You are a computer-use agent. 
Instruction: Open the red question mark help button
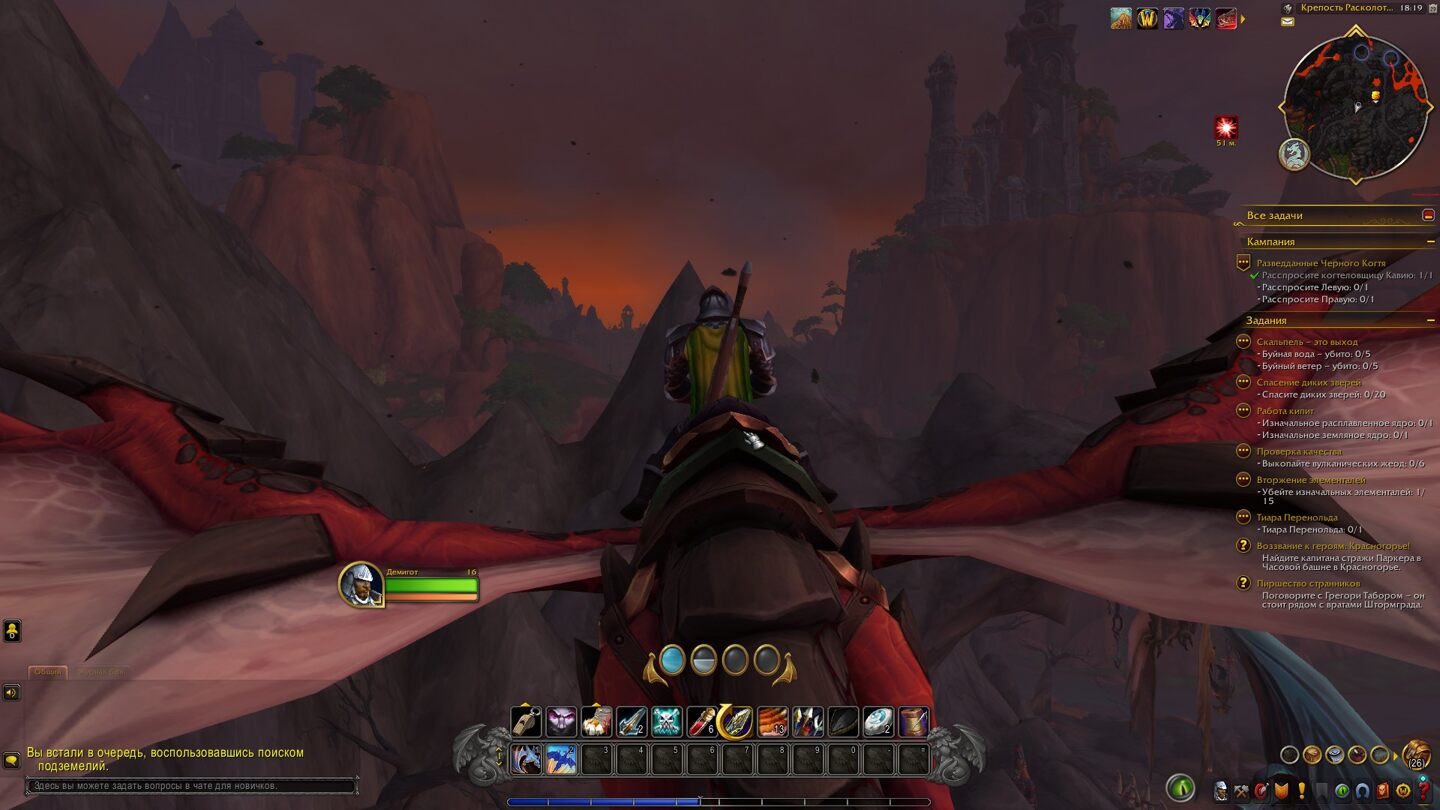[x=1423, y=790]
